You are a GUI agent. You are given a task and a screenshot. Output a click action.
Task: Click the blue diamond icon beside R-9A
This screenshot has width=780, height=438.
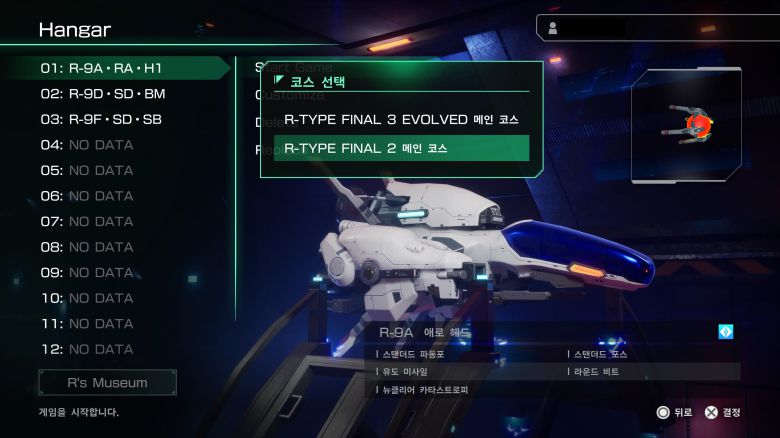pos(726,332)
